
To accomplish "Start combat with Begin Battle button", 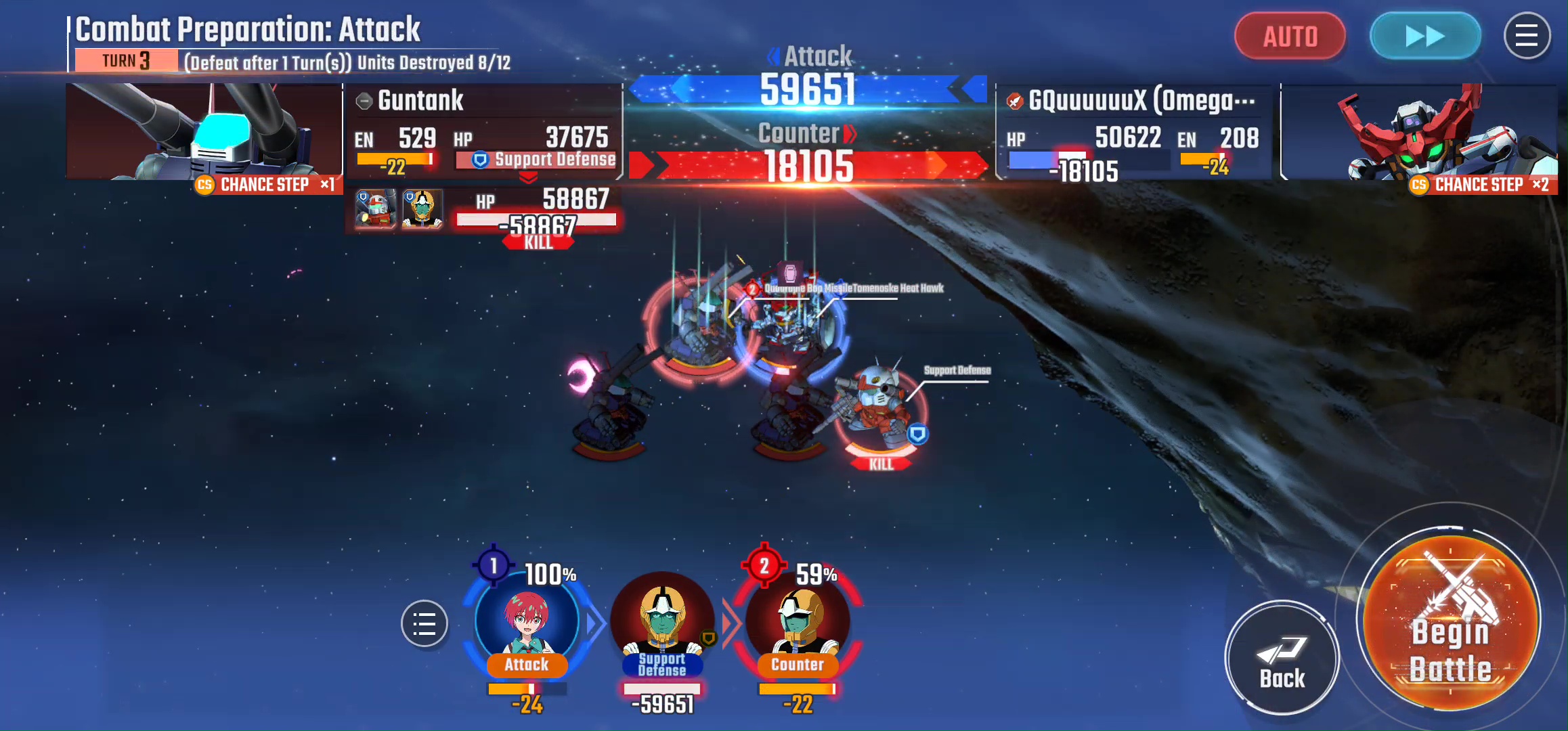I will [1450, 621].
